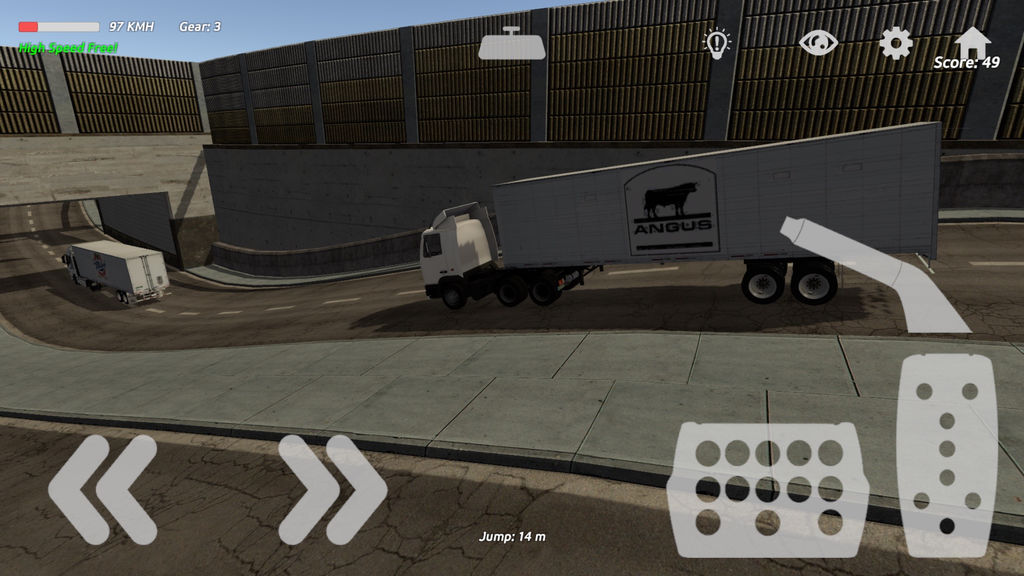Steer left with the left chevron arrows
The image size is (1024, 576).
(x=102, y=489)
